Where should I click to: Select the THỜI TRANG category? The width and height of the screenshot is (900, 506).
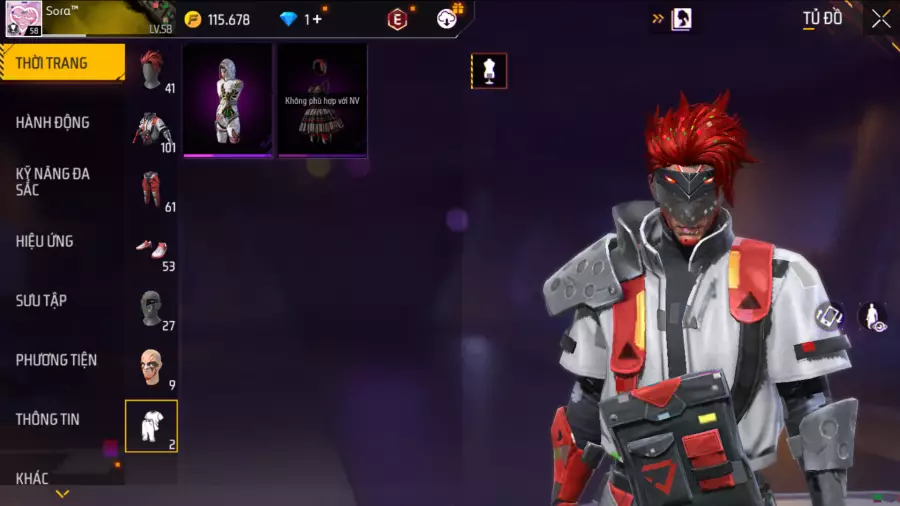tap(52, 63)
